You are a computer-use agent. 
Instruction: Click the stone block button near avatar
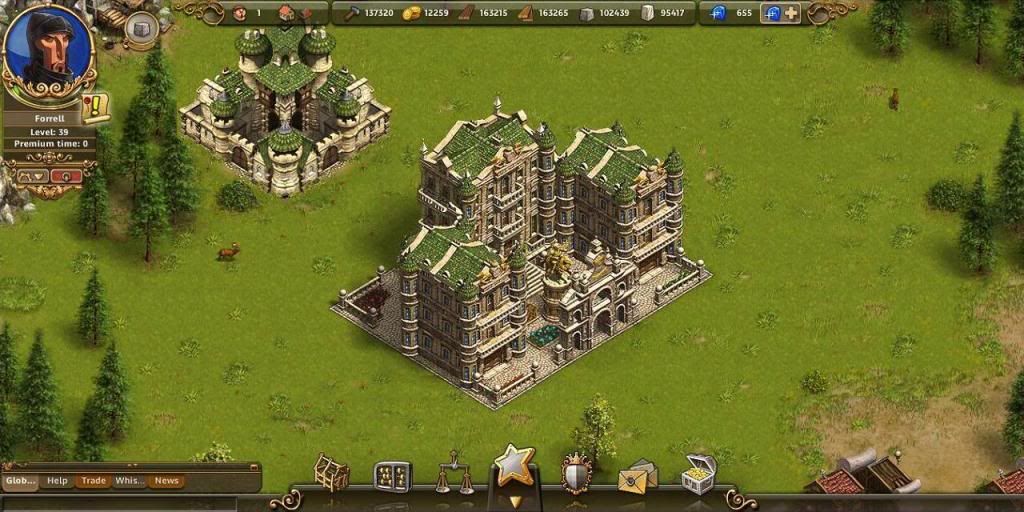[139, 27]
